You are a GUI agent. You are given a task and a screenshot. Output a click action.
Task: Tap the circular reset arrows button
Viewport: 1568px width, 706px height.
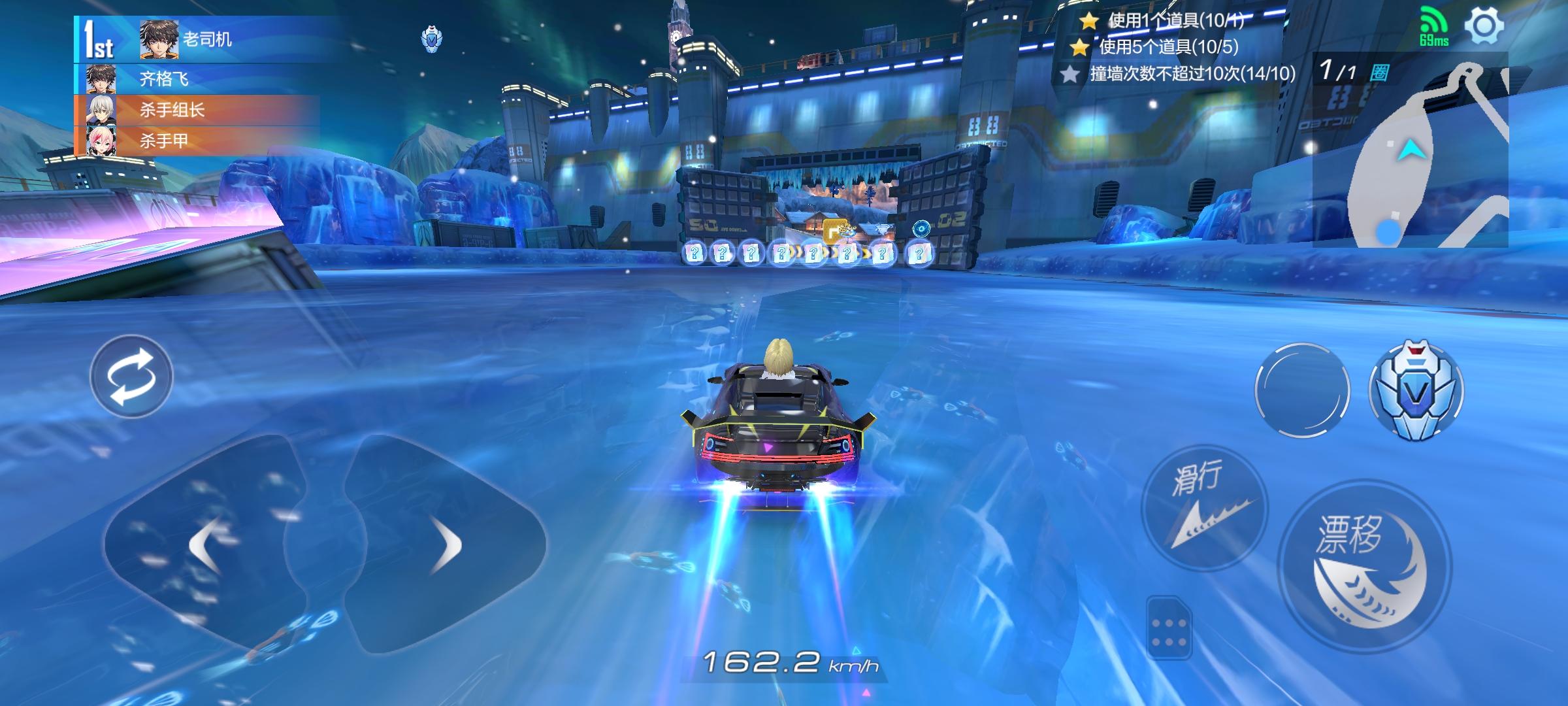click(131, 377)
